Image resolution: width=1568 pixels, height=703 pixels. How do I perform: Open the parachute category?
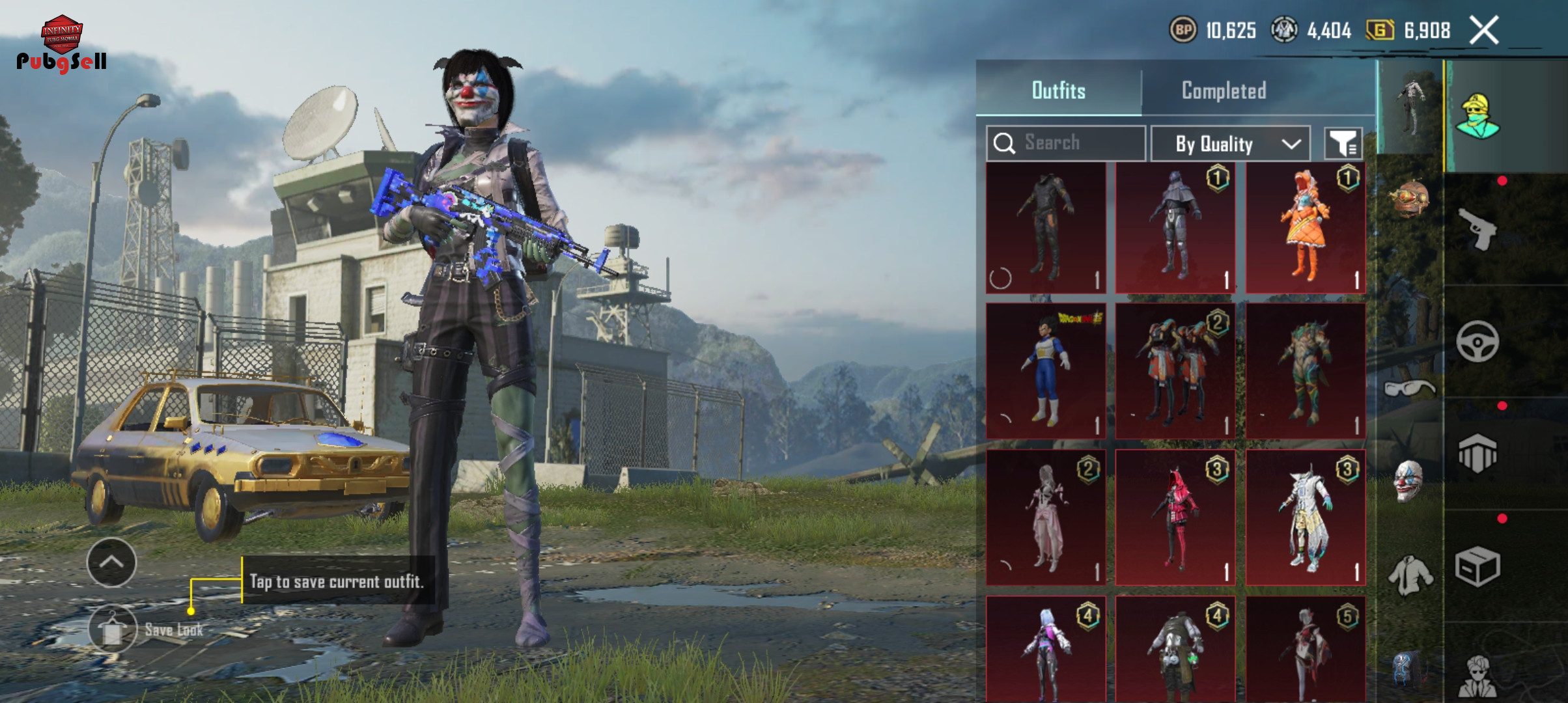(1477, 454)
